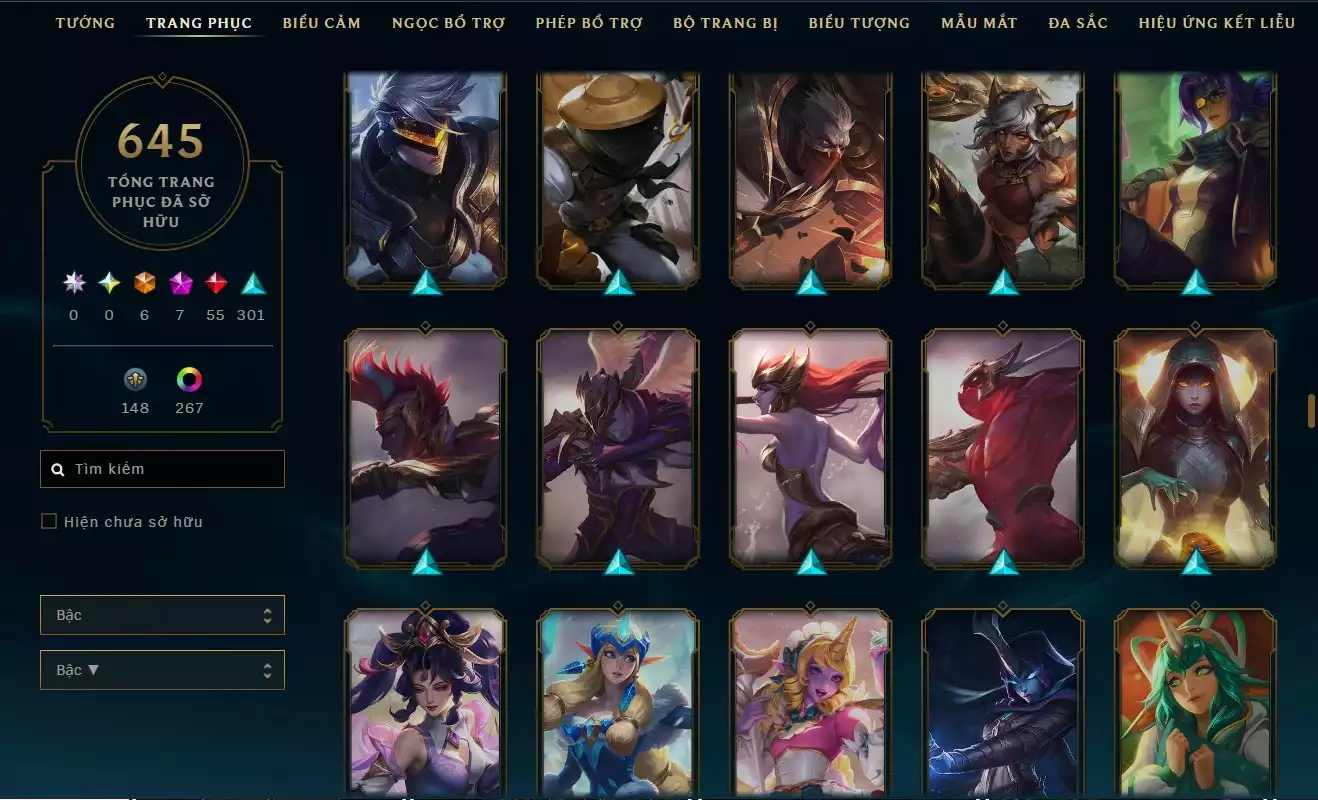Switch to the TƯỚNG tab
Screen dimensions: 1318x800
point(86,22)
